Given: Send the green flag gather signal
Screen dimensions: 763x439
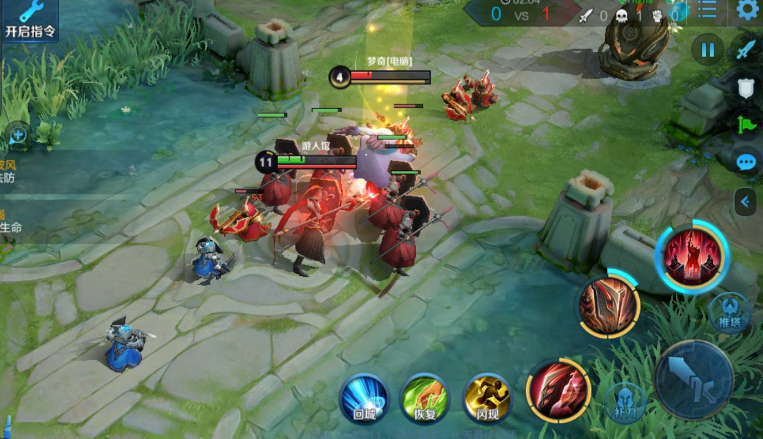Looking at the screenshot, I should pyautogui.click(x=745, y=125).
